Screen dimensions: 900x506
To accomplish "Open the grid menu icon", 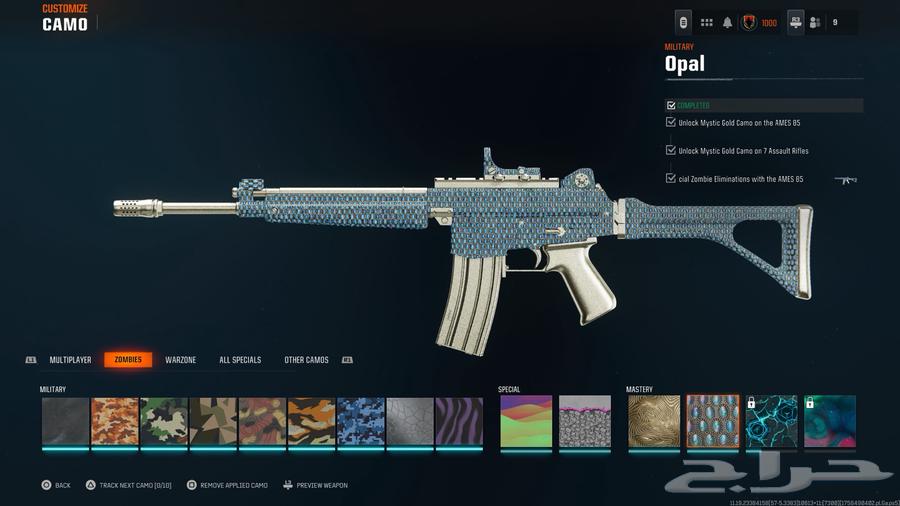I will [707, 22].
